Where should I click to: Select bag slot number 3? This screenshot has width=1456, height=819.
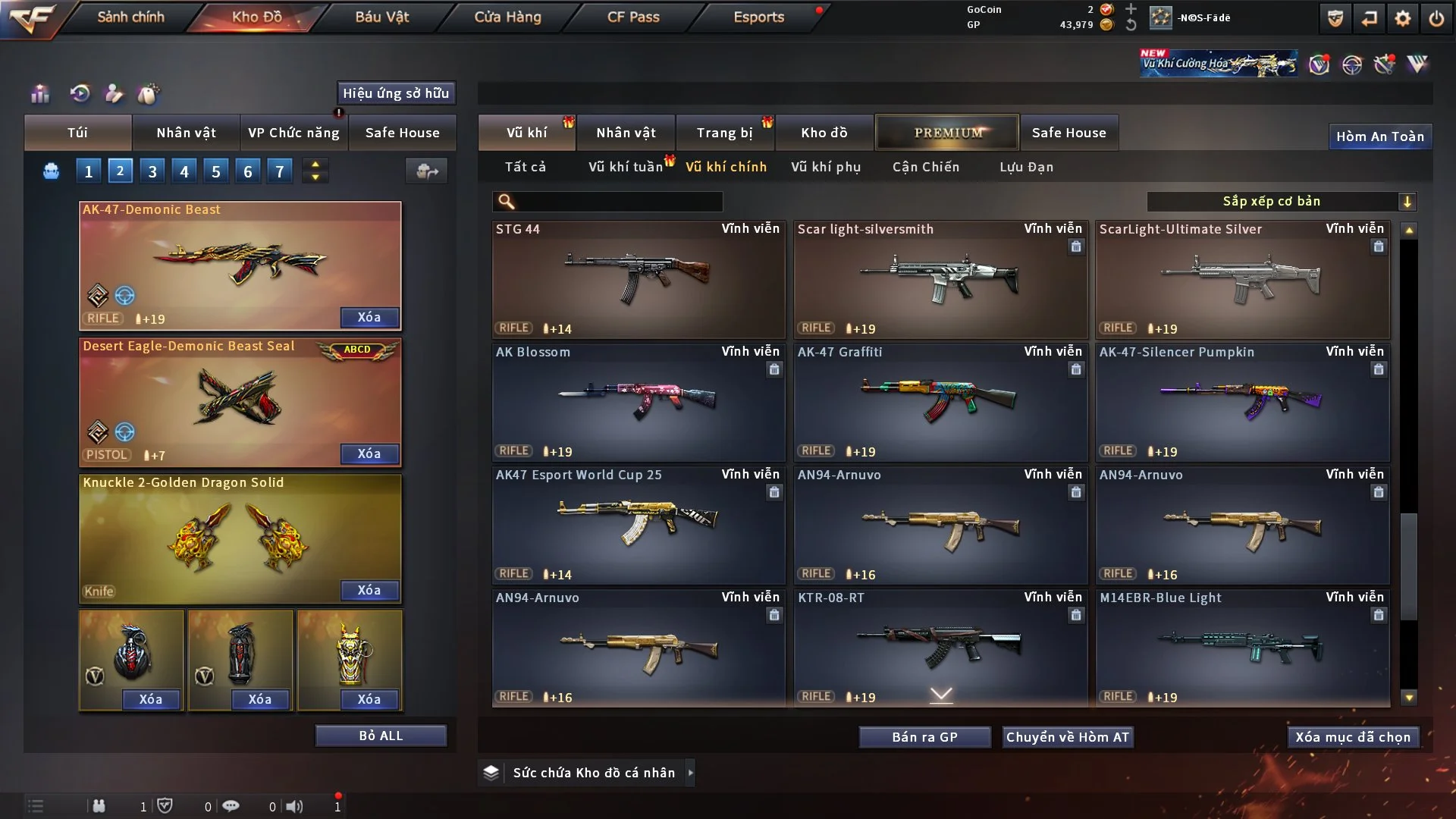[x=152, y=171]
